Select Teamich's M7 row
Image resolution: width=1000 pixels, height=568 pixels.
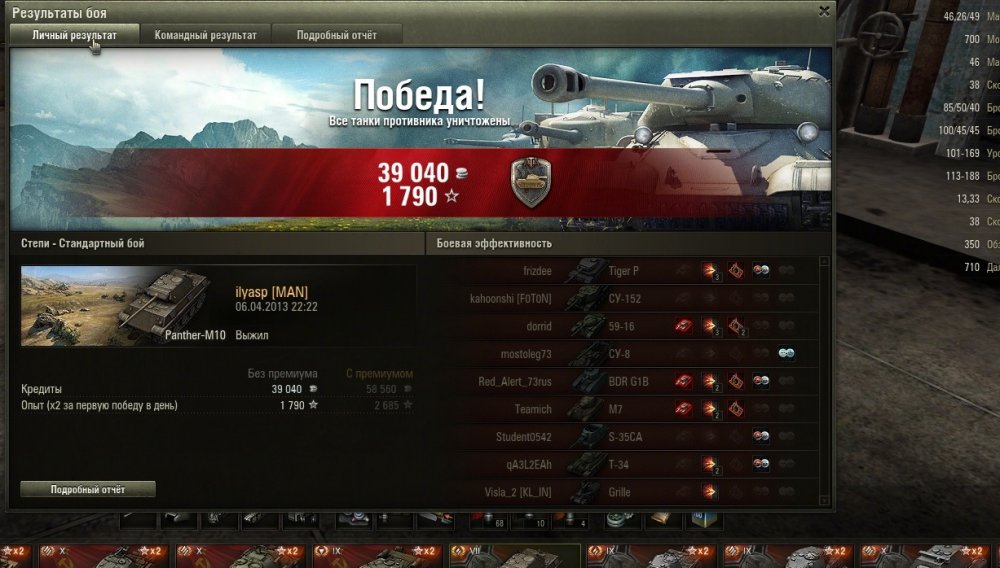click(x=640, y=409)
